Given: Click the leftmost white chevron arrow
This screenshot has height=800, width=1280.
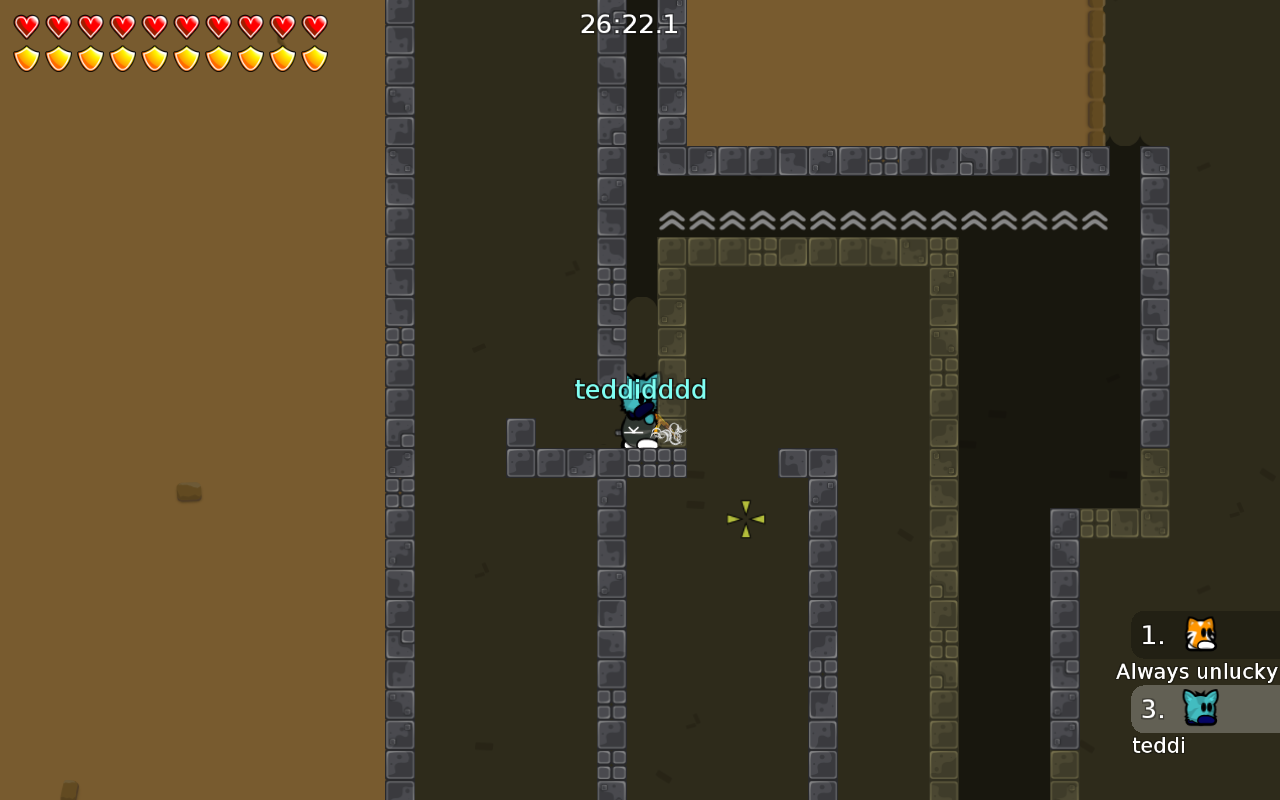Looking at the screenshot, I should 671,218.
